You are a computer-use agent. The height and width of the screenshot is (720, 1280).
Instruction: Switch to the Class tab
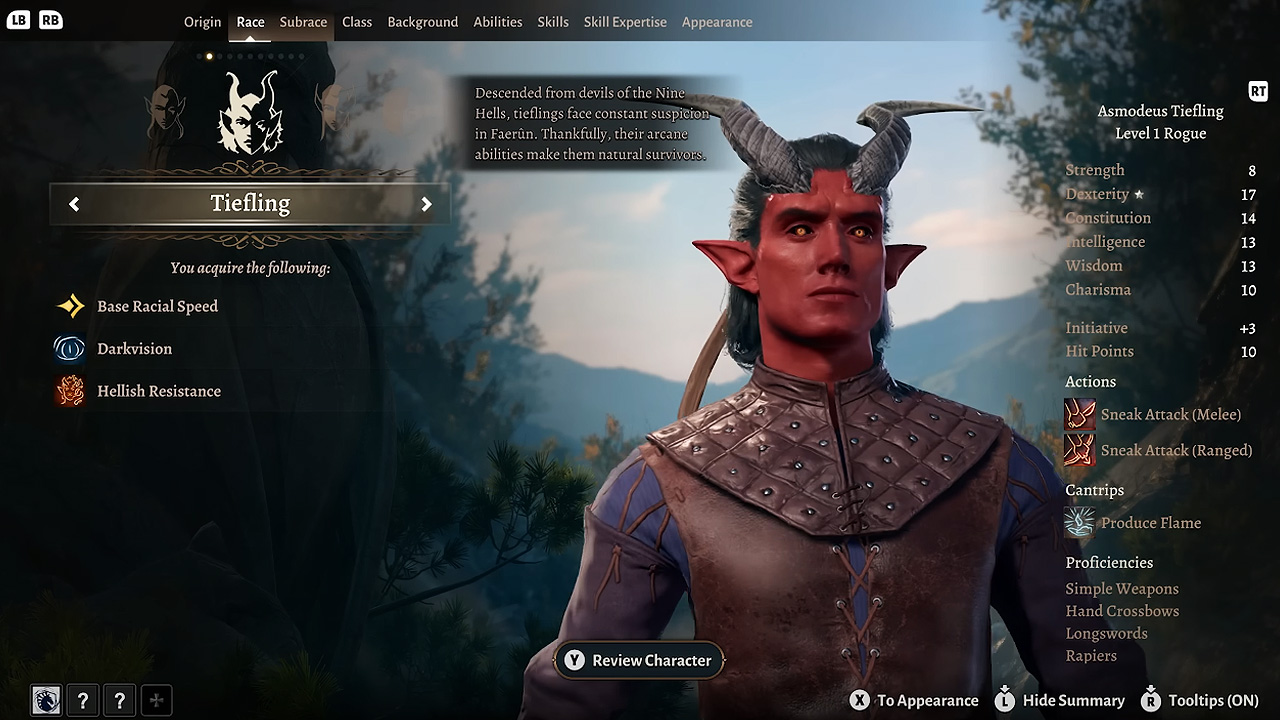tap(356, 21)
